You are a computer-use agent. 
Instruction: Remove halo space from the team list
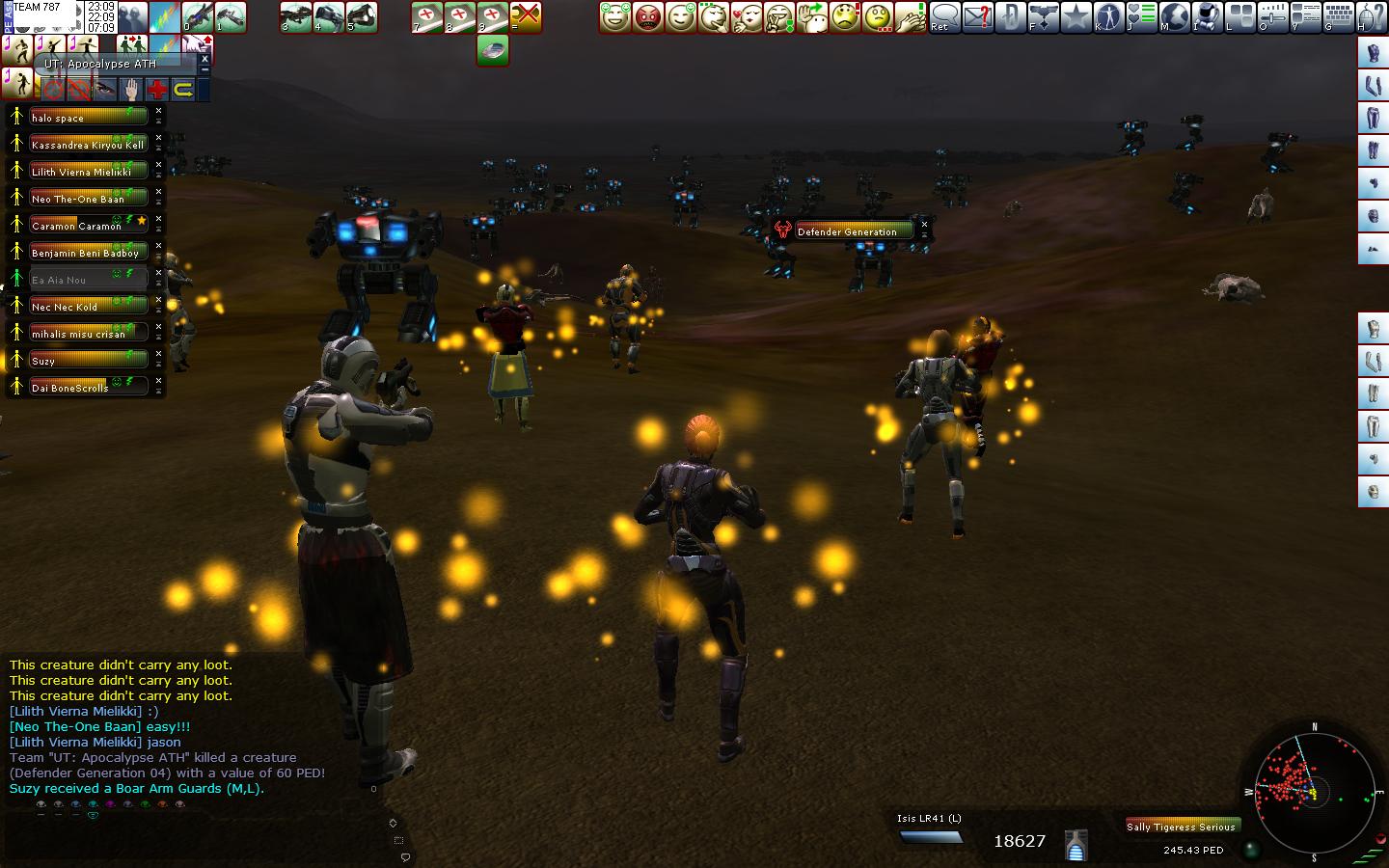coord(159,111)
